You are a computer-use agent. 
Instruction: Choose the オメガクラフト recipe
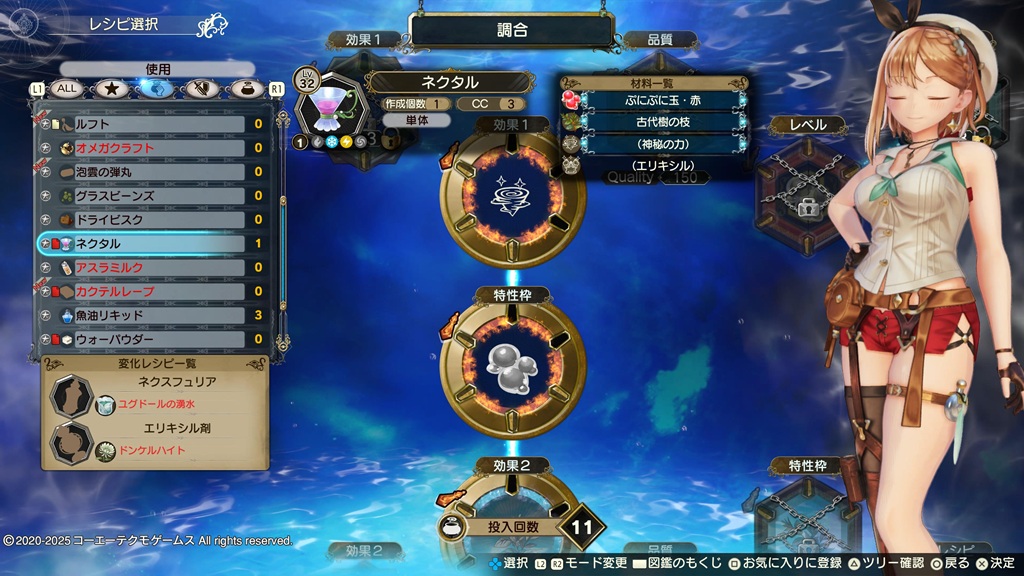(x=150, y=148)
